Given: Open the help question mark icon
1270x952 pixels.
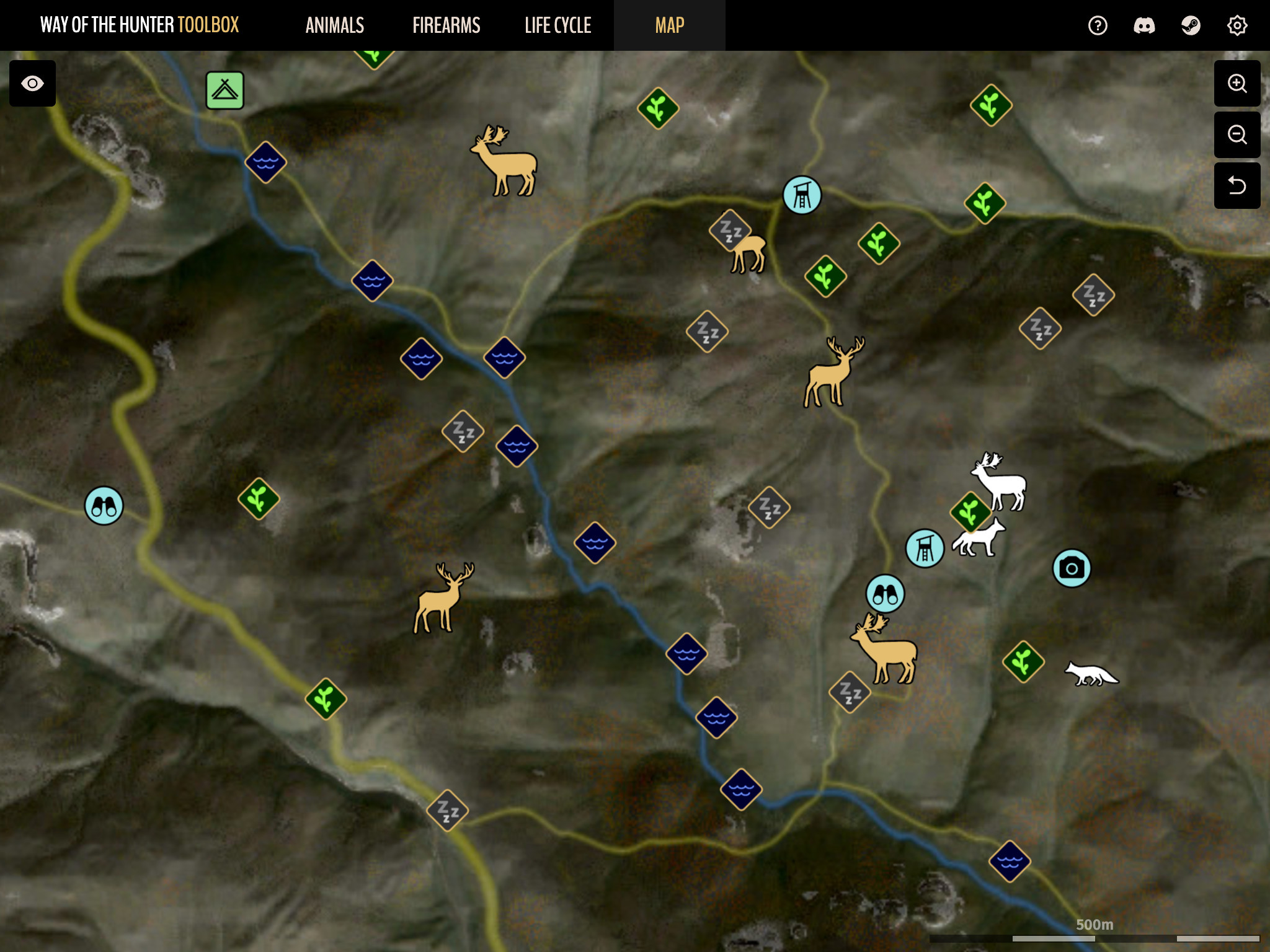Looking at the screenshot, I should [1098, 25].
